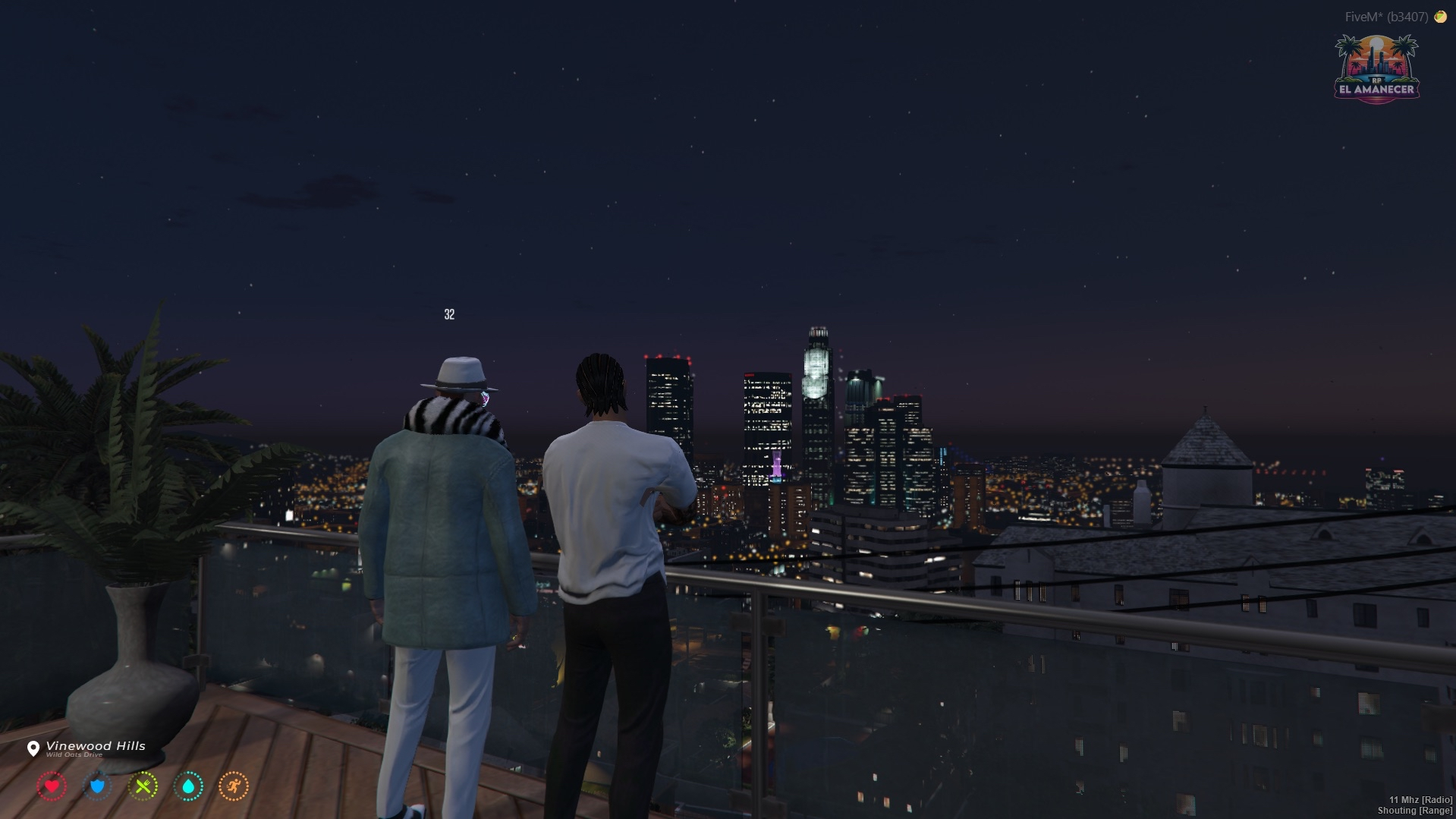Click the orange running-man stamina icon
The width and height of the screenshot is (1456, 819).
(234, 786)
